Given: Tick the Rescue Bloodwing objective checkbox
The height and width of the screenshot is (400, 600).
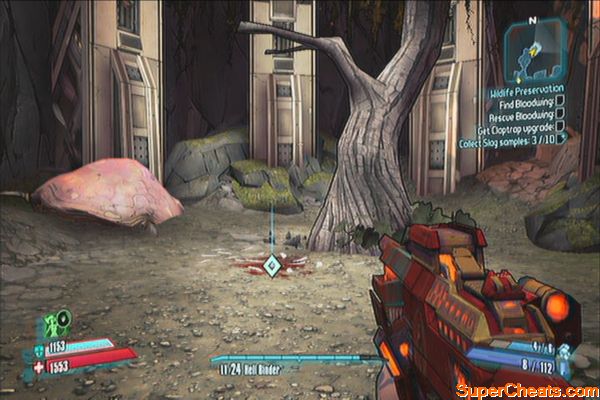Looking at the screenshot, I should coord(561,113).
